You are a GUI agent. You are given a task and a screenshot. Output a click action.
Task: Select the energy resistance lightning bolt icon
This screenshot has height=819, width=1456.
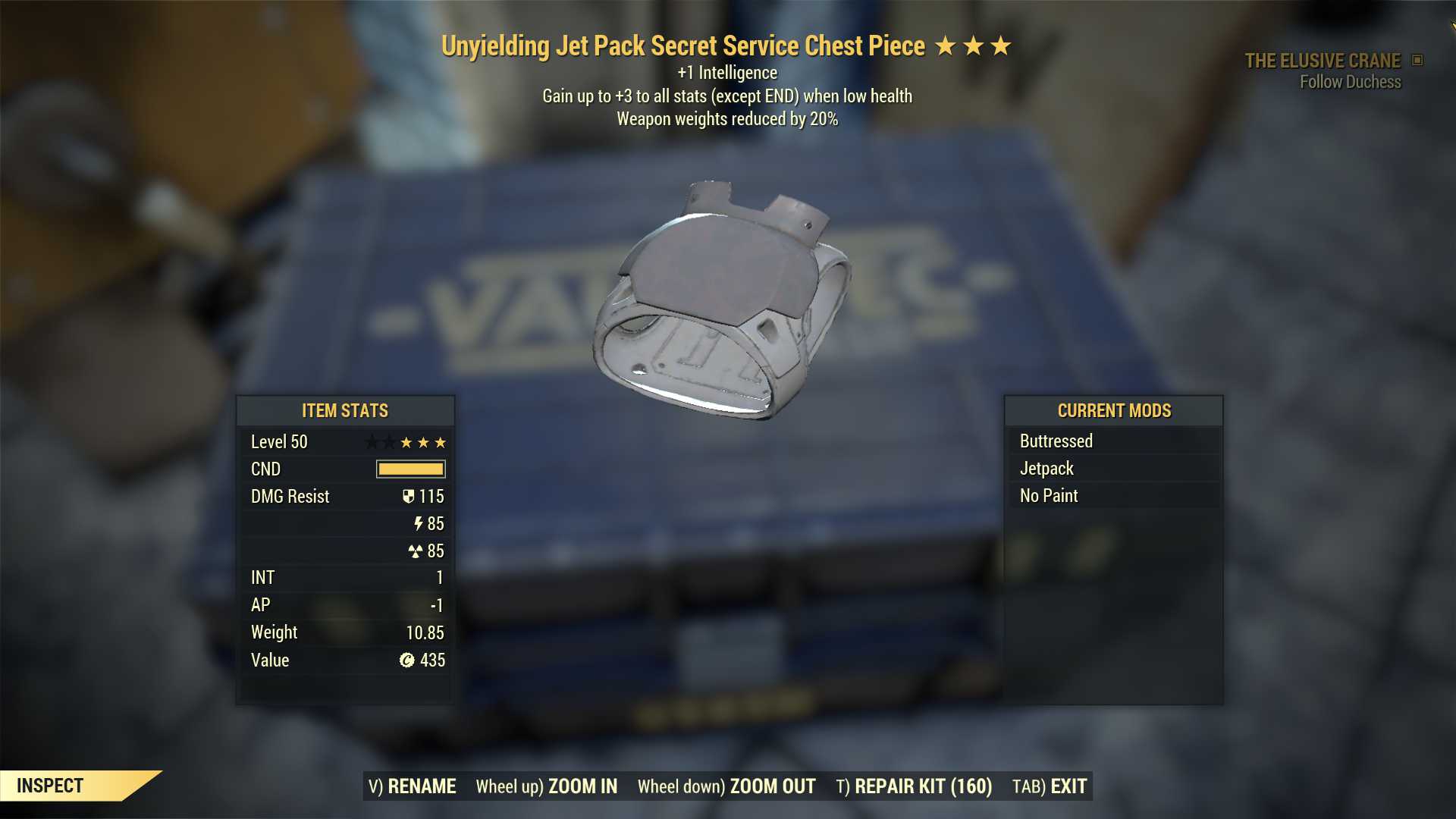(x=417, y=523)
